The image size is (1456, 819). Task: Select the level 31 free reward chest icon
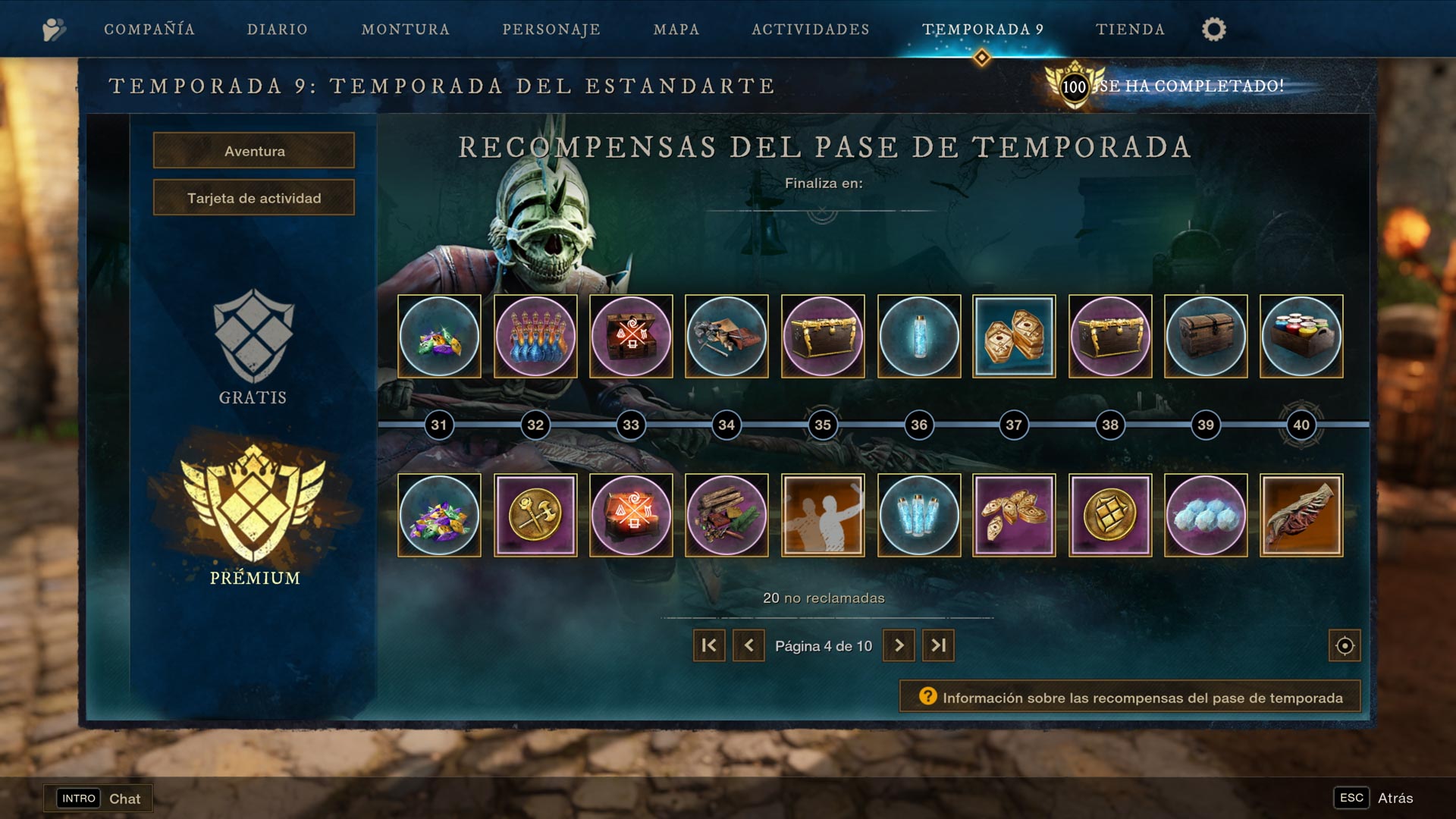(x=439, y=336)
